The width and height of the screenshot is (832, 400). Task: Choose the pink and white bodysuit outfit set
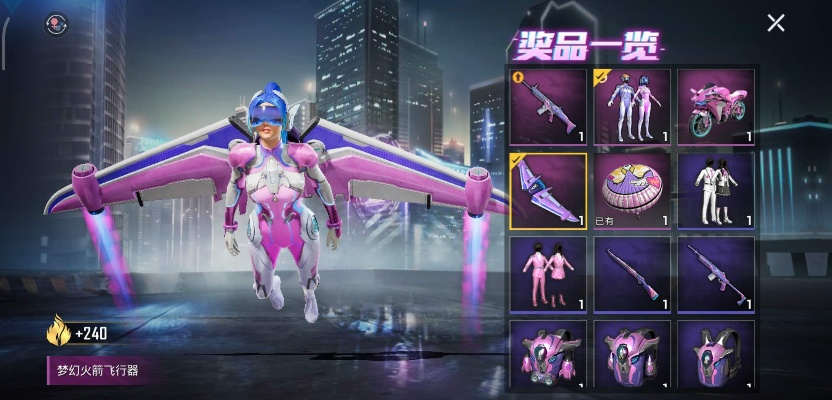pos(632,107)
